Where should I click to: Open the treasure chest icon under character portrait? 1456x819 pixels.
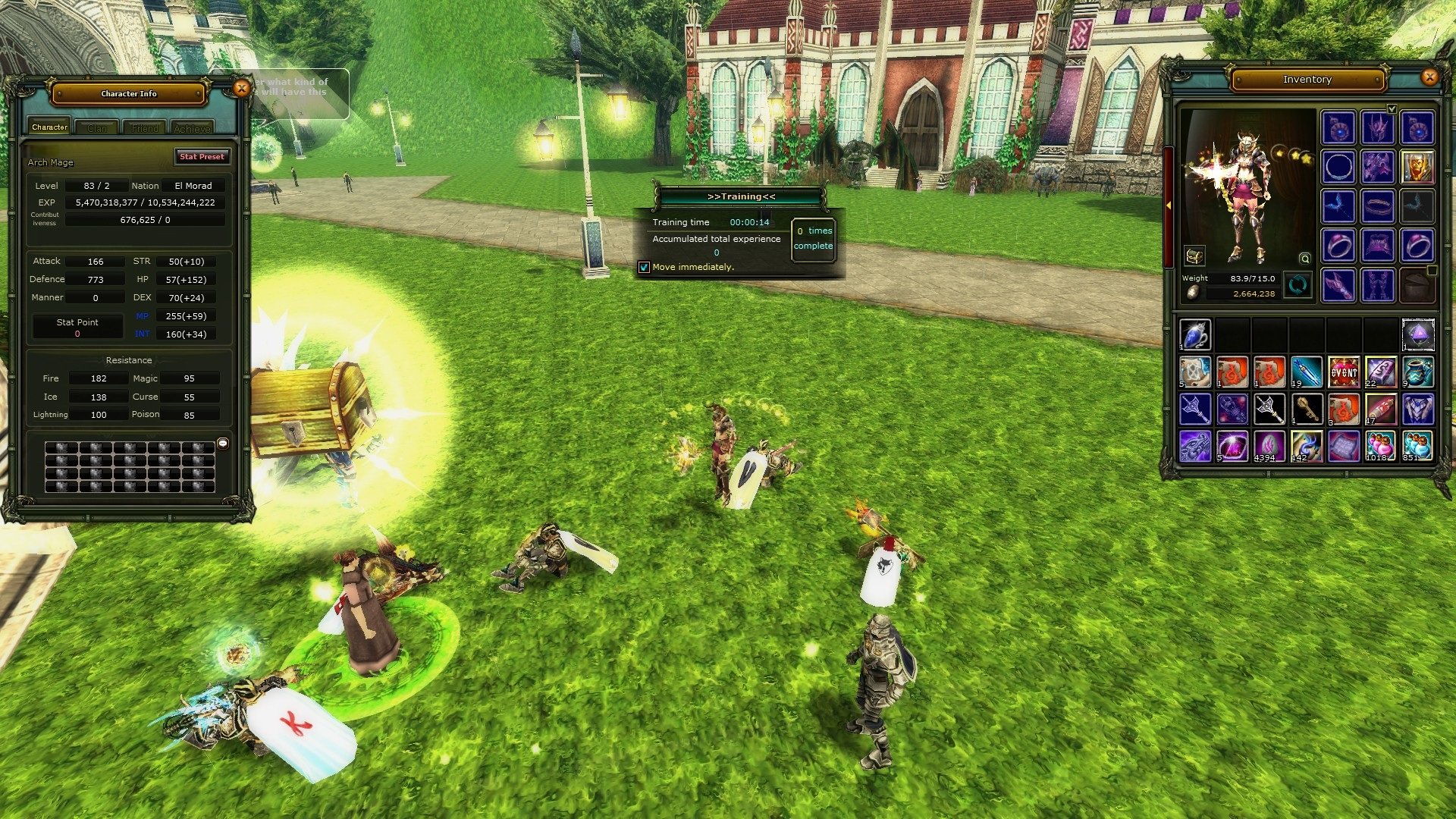point(1194,256)
